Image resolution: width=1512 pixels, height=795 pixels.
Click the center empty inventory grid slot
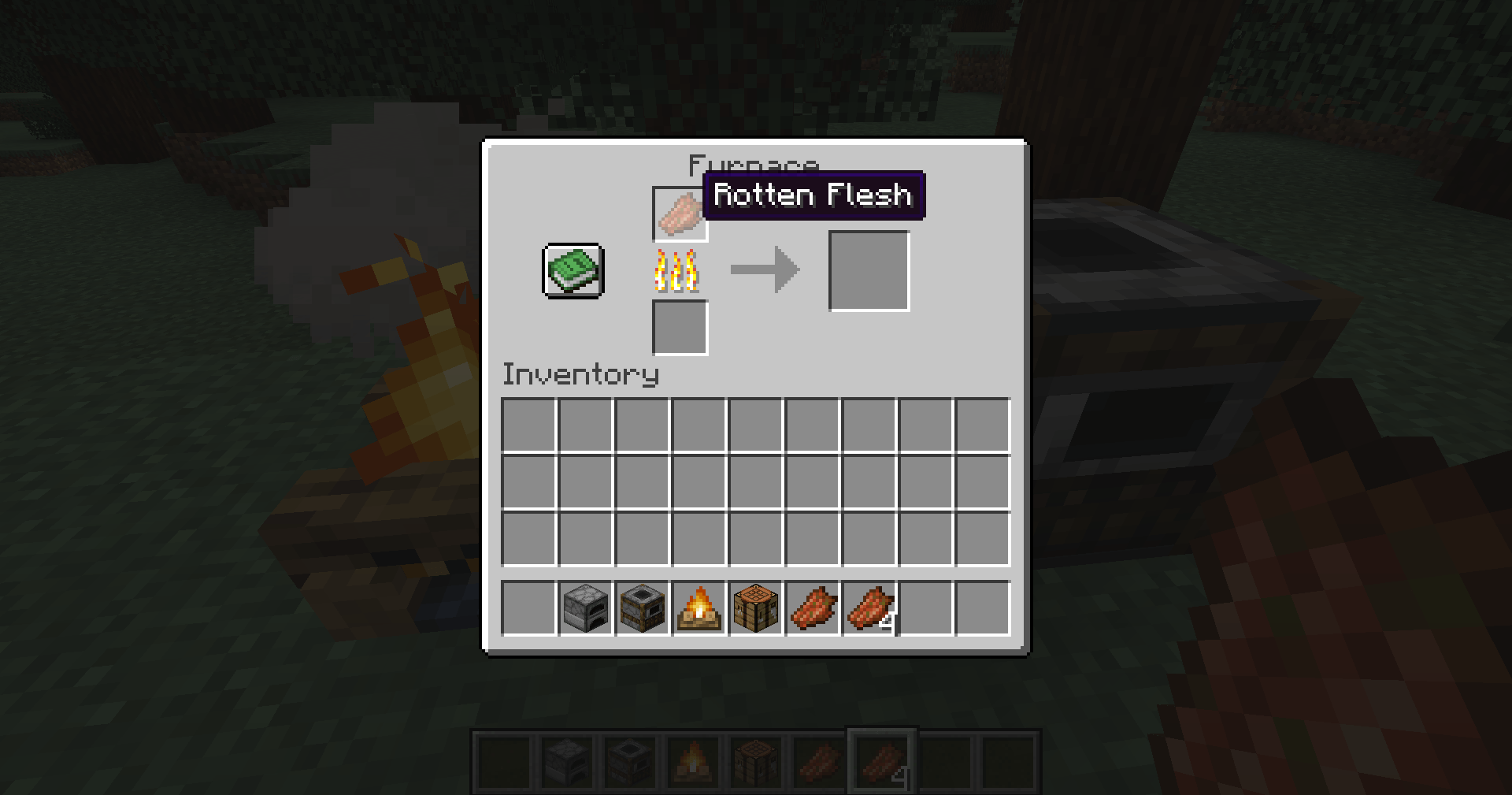(x=757, y=481)
